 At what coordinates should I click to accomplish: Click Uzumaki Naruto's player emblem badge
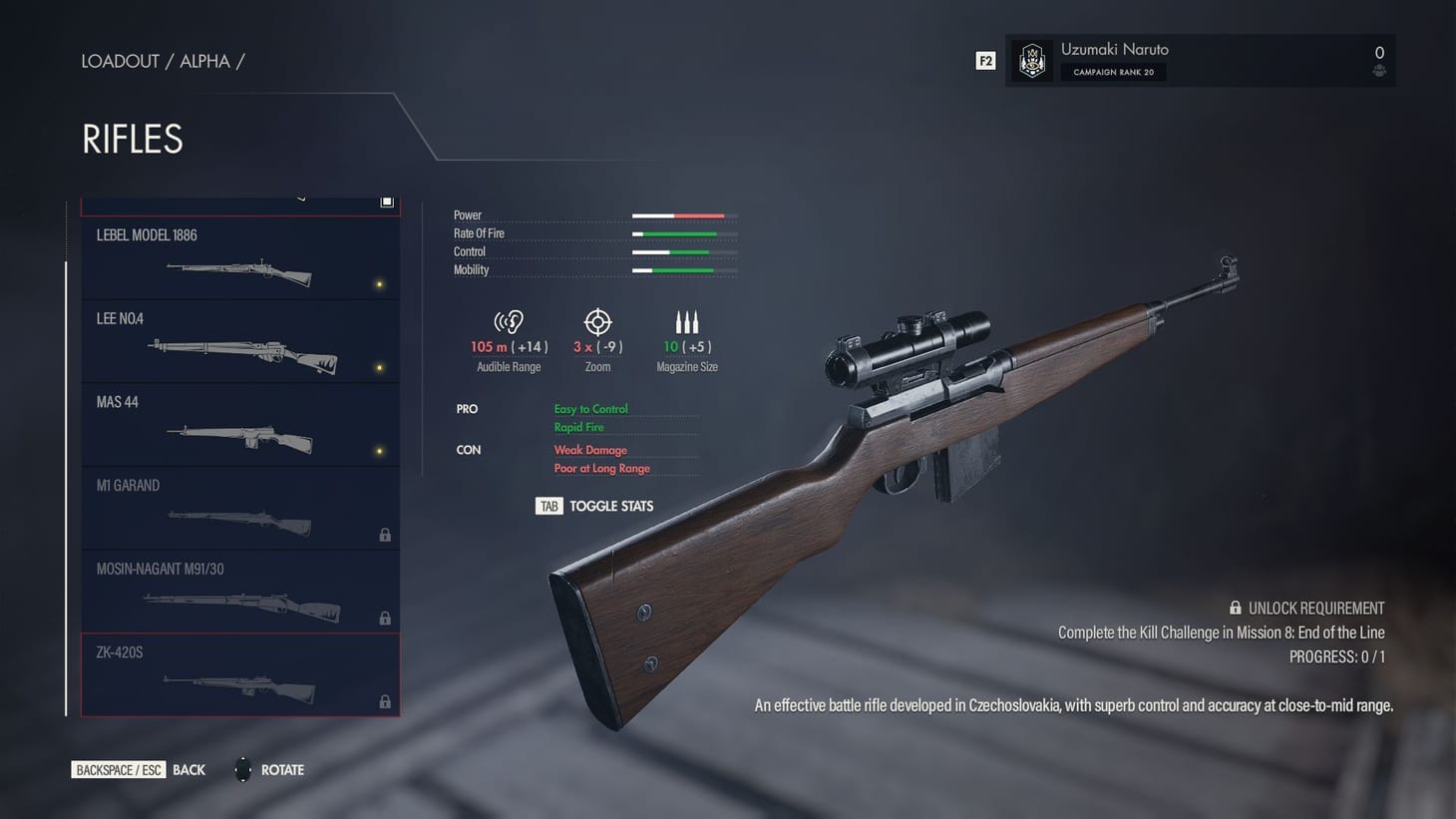(1032, 61)
